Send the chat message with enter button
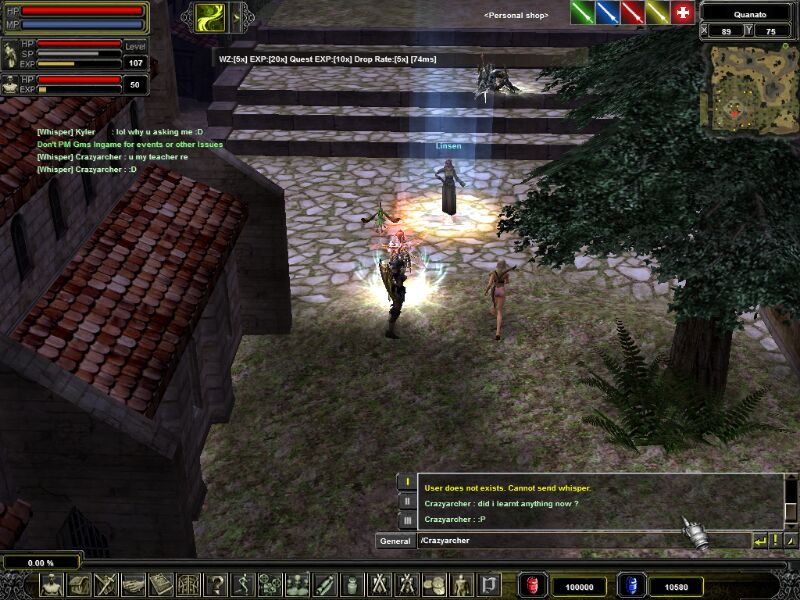This screenshot has height=600, width=800. (x=760, y=541)
